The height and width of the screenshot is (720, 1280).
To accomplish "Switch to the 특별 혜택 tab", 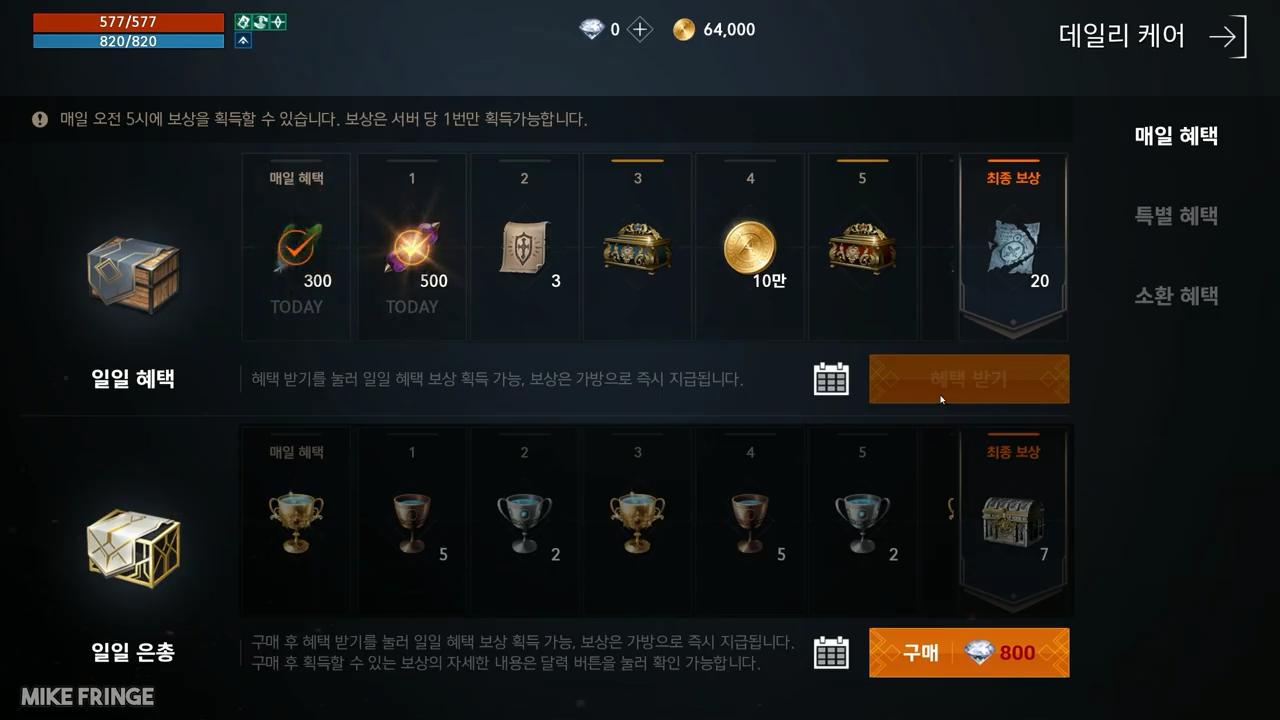I will click(x=1175, y=215).
